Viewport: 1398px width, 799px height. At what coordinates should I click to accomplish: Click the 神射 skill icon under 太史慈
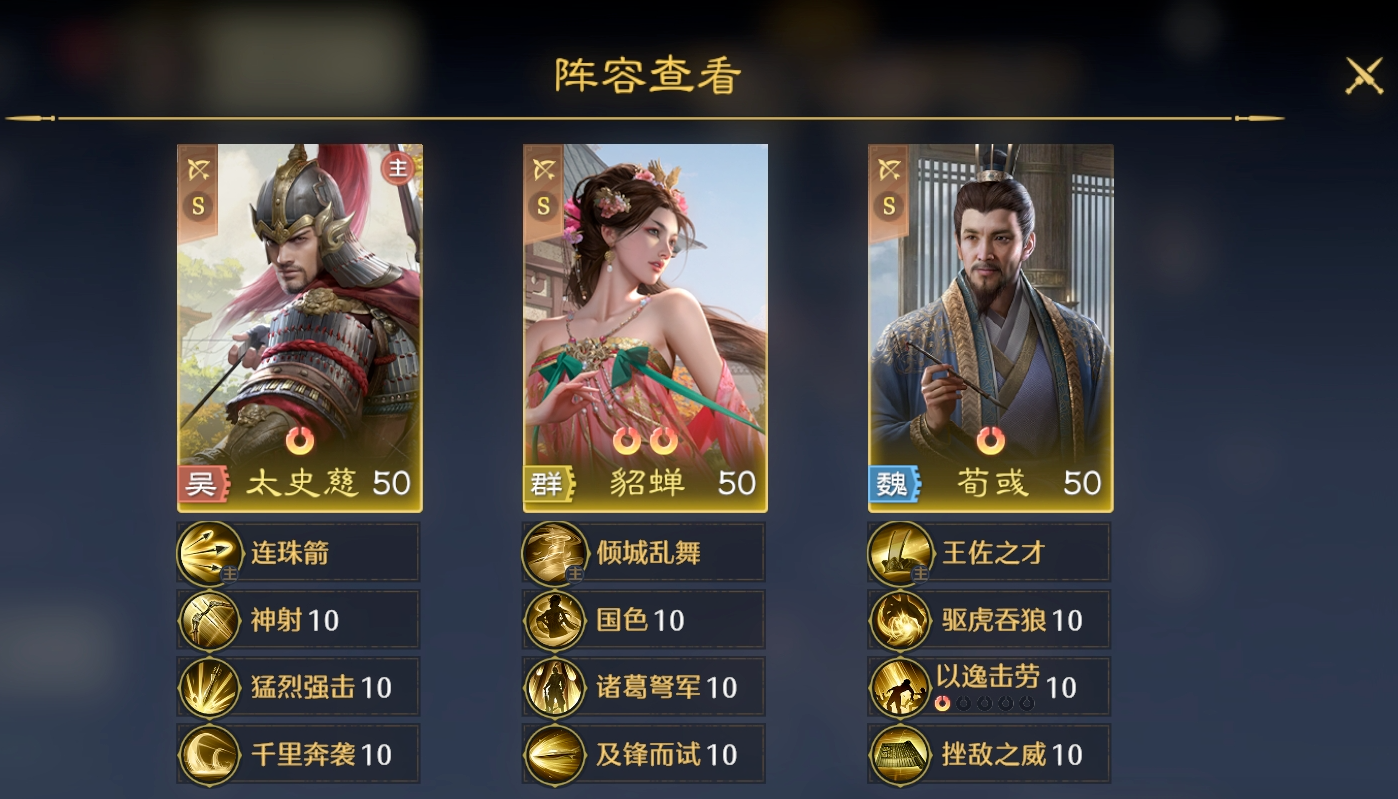coord(210,619)
